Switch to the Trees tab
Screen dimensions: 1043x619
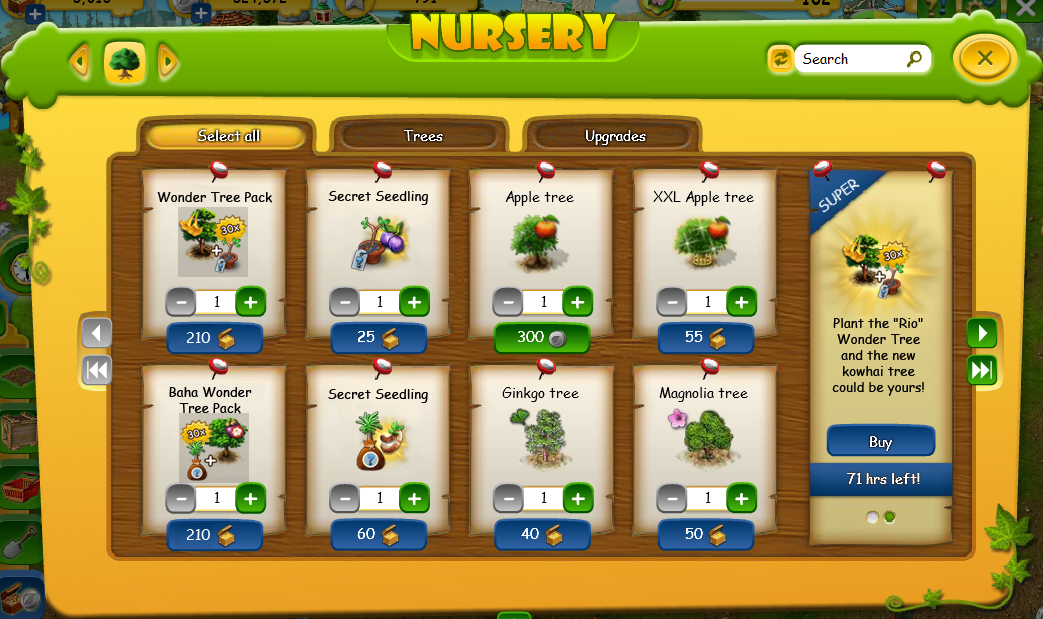(423, 136)
